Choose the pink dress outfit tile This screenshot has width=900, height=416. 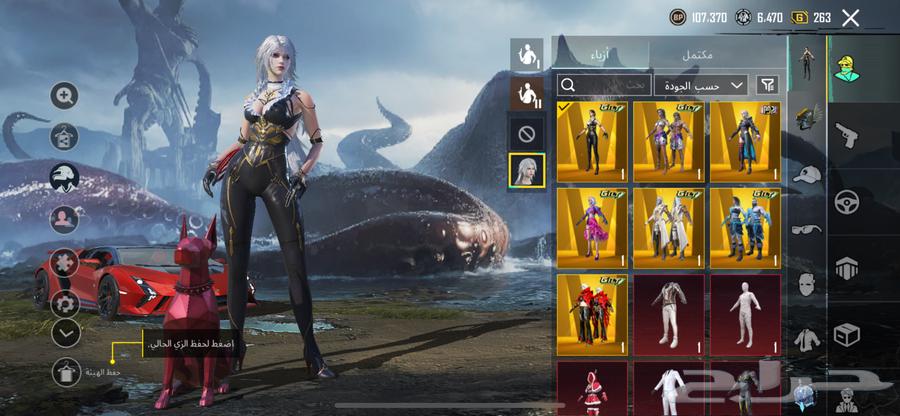591,228
